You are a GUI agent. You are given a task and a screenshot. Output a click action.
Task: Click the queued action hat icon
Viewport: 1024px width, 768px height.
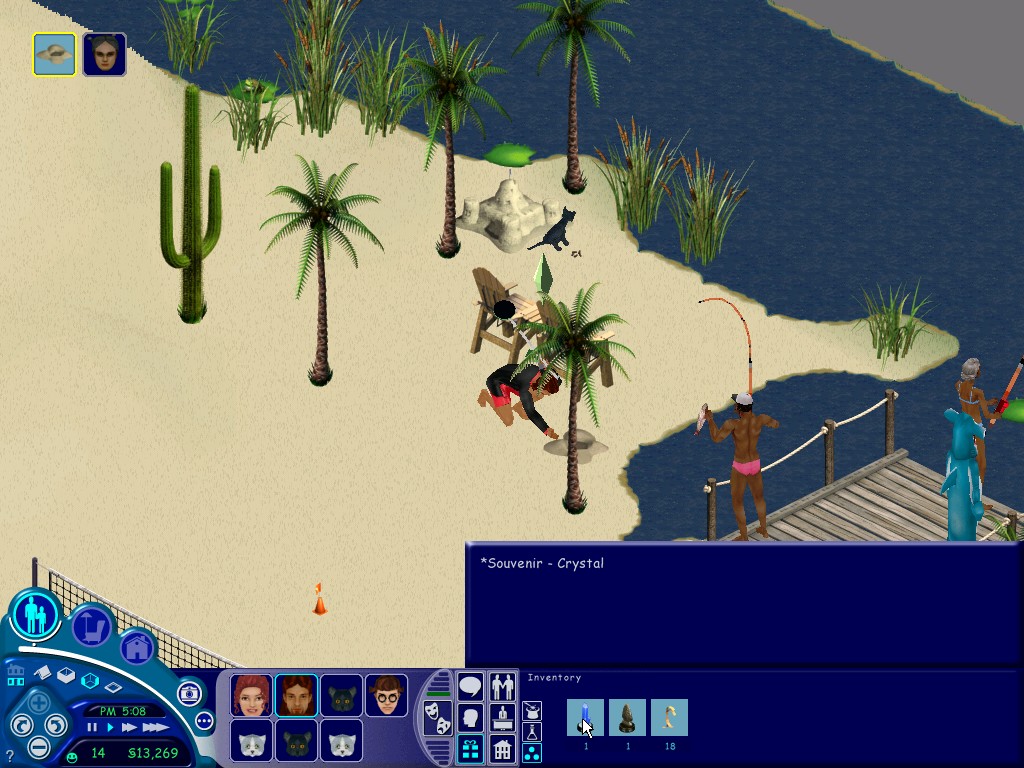click(54, 54)
